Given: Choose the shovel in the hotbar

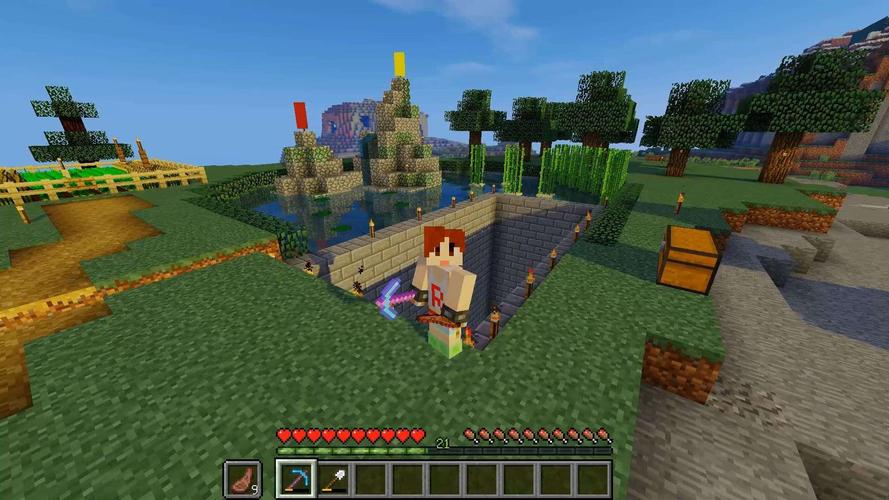Looking at the screenshot, I should point(333,478).
